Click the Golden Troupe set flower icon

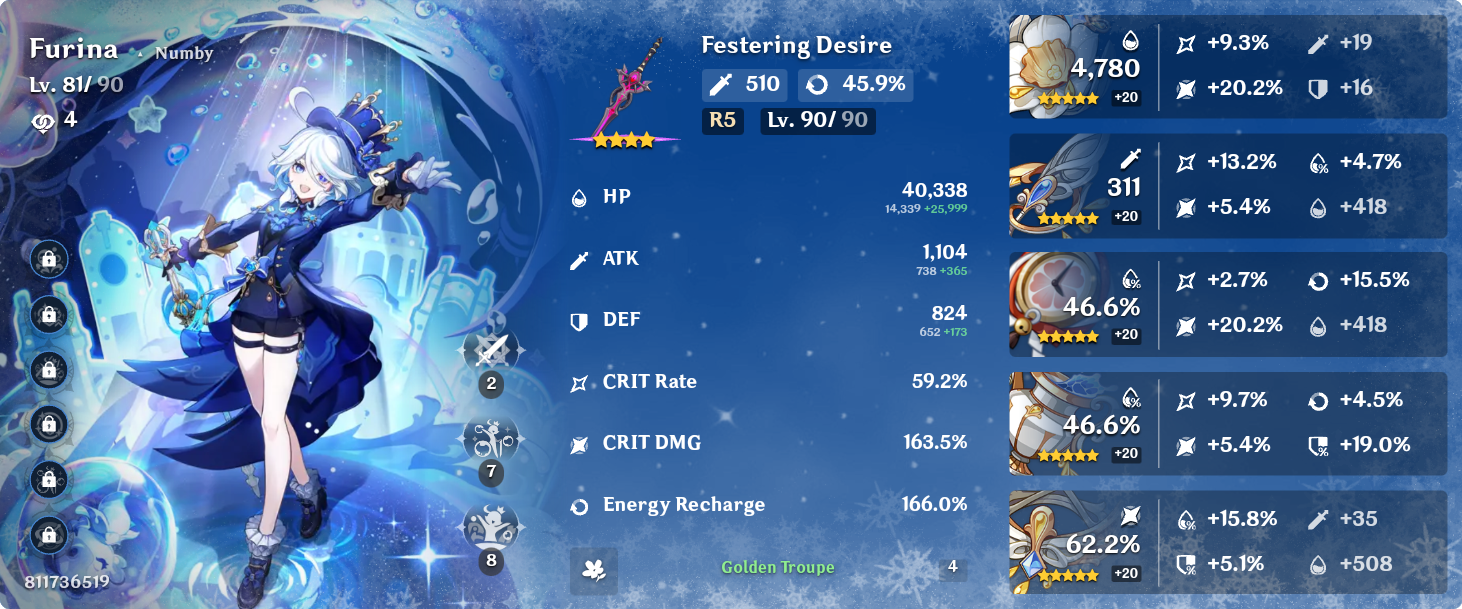click(594, 570)
